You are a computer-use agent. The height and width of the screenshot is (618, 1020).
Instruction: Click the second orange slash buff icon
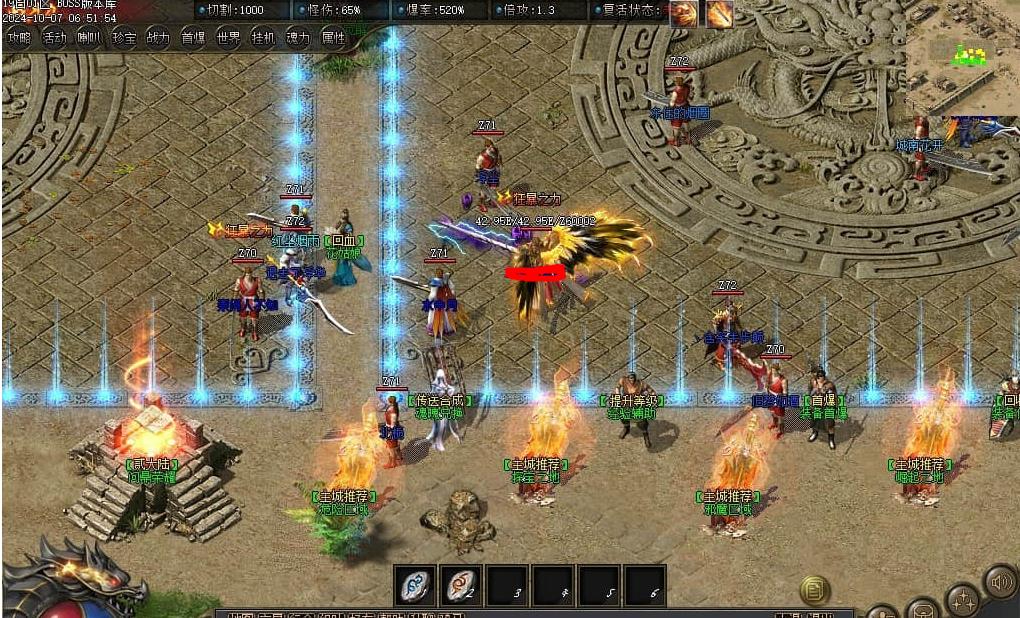point(720,13)
